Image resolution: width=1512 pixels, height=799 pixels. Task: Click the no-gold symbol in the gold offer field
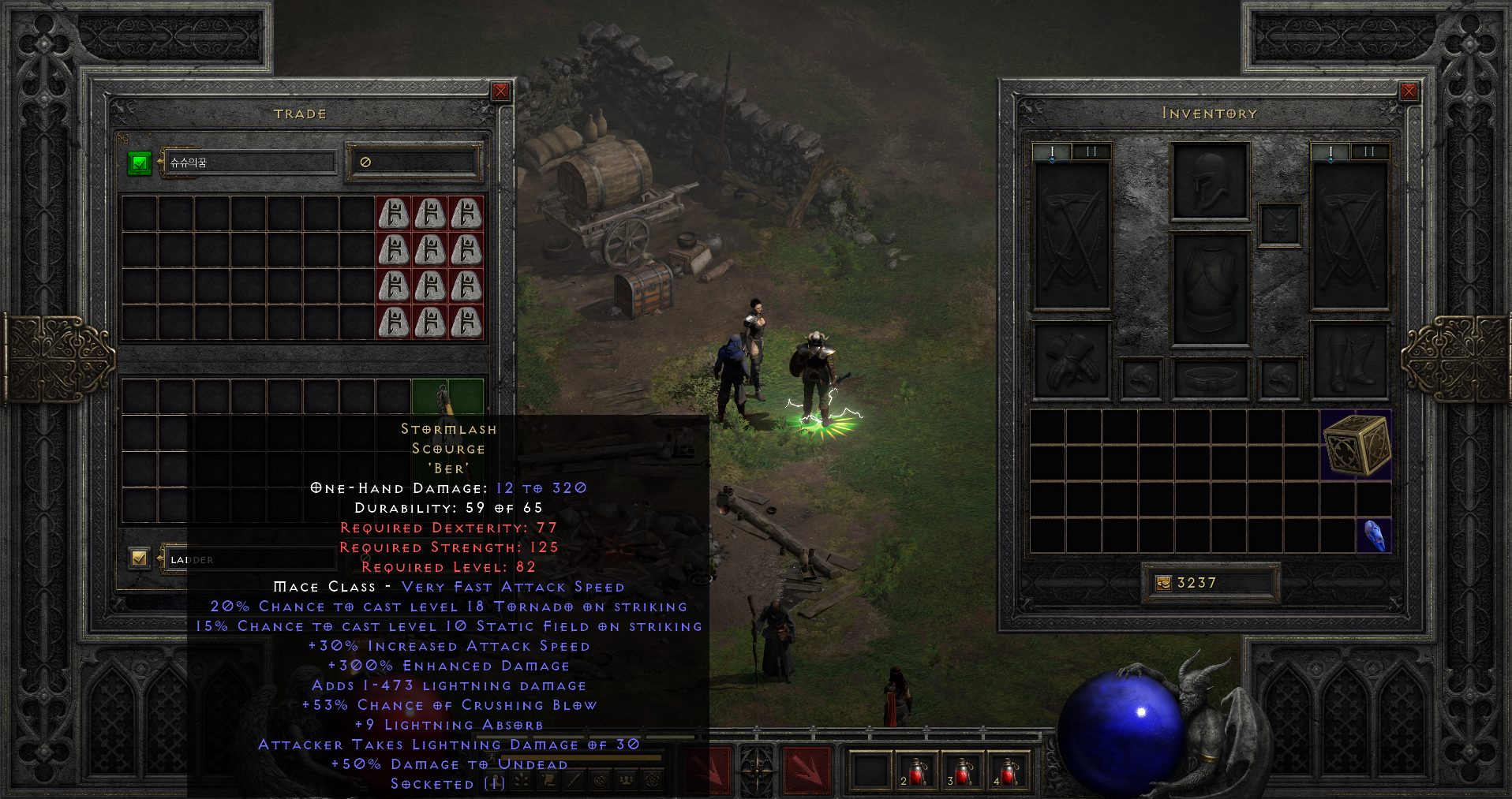364,162
